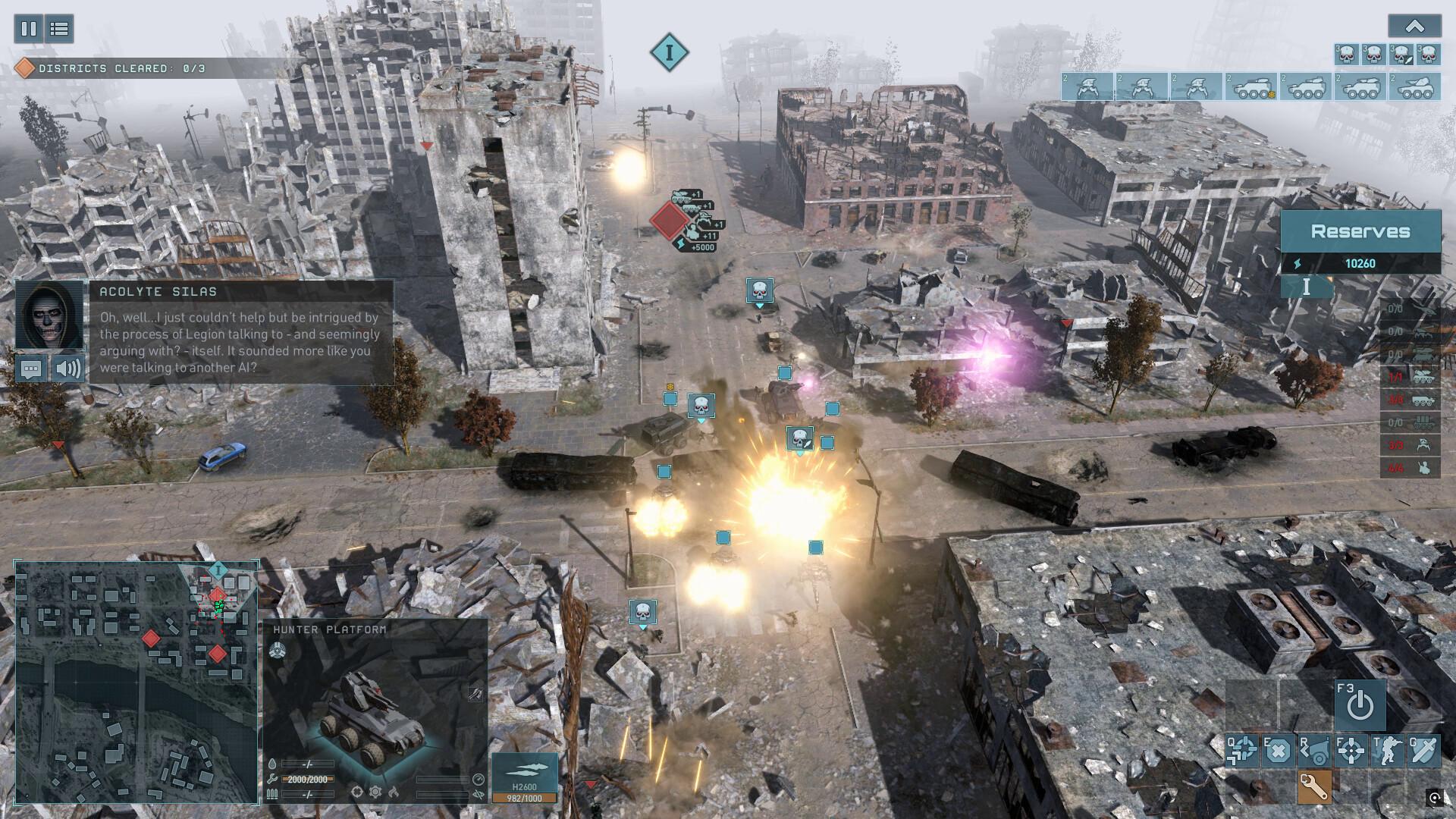Screen dimensions: 1456x819
Task: Click the minimap to reposition the camera
Action: [136, 682]
